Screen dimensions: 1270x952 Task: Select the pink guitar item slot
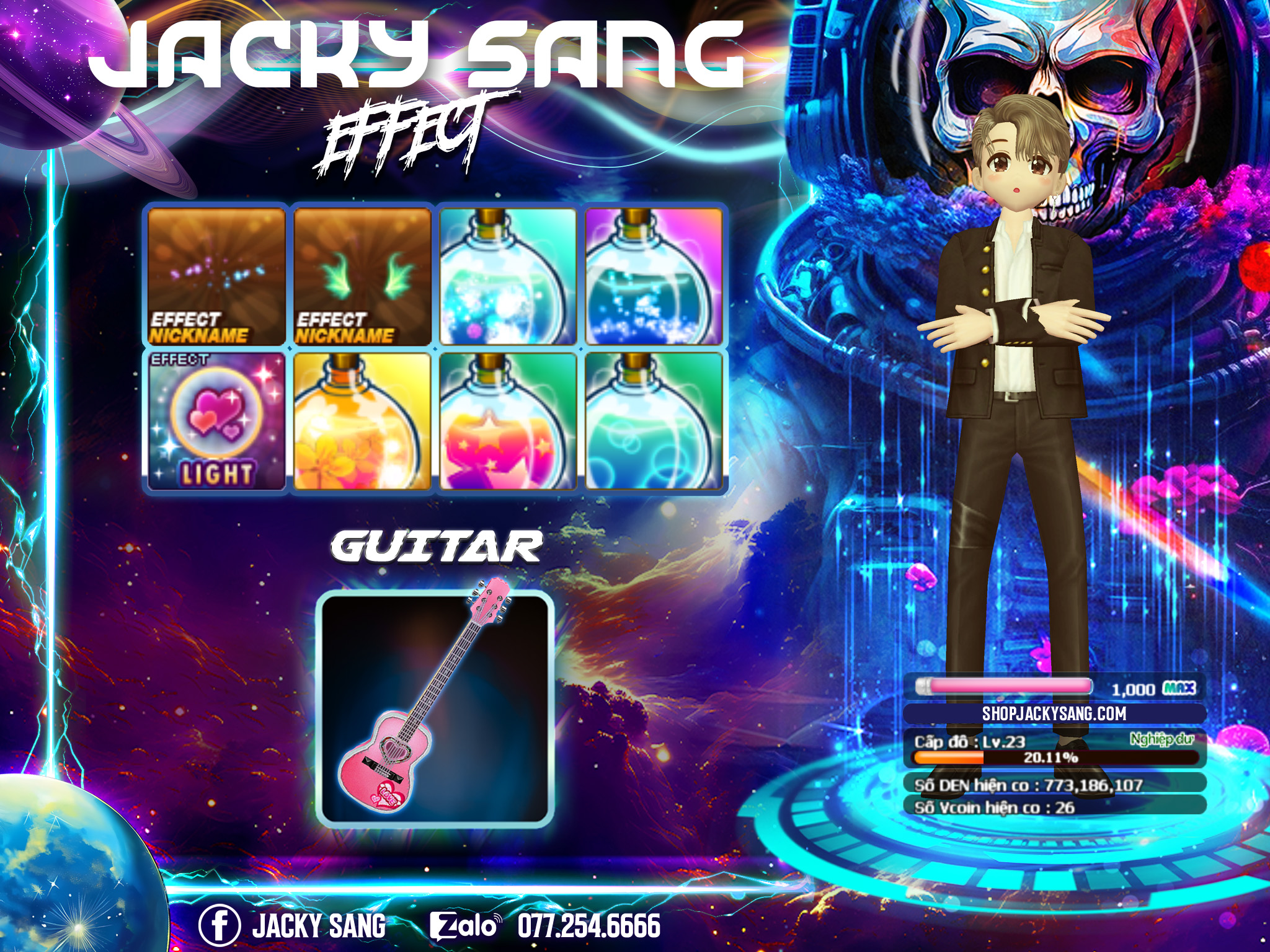435,708
